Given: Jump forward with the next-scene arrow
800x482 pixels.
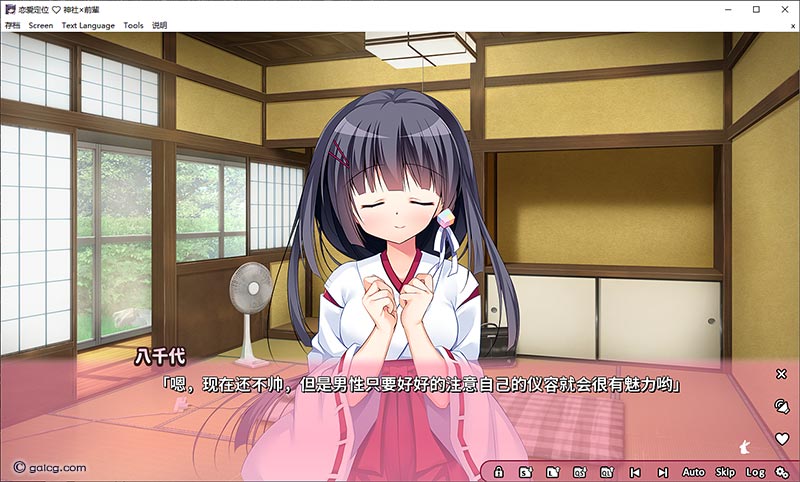Looking at the screenshot, I should tap(662, 471).
